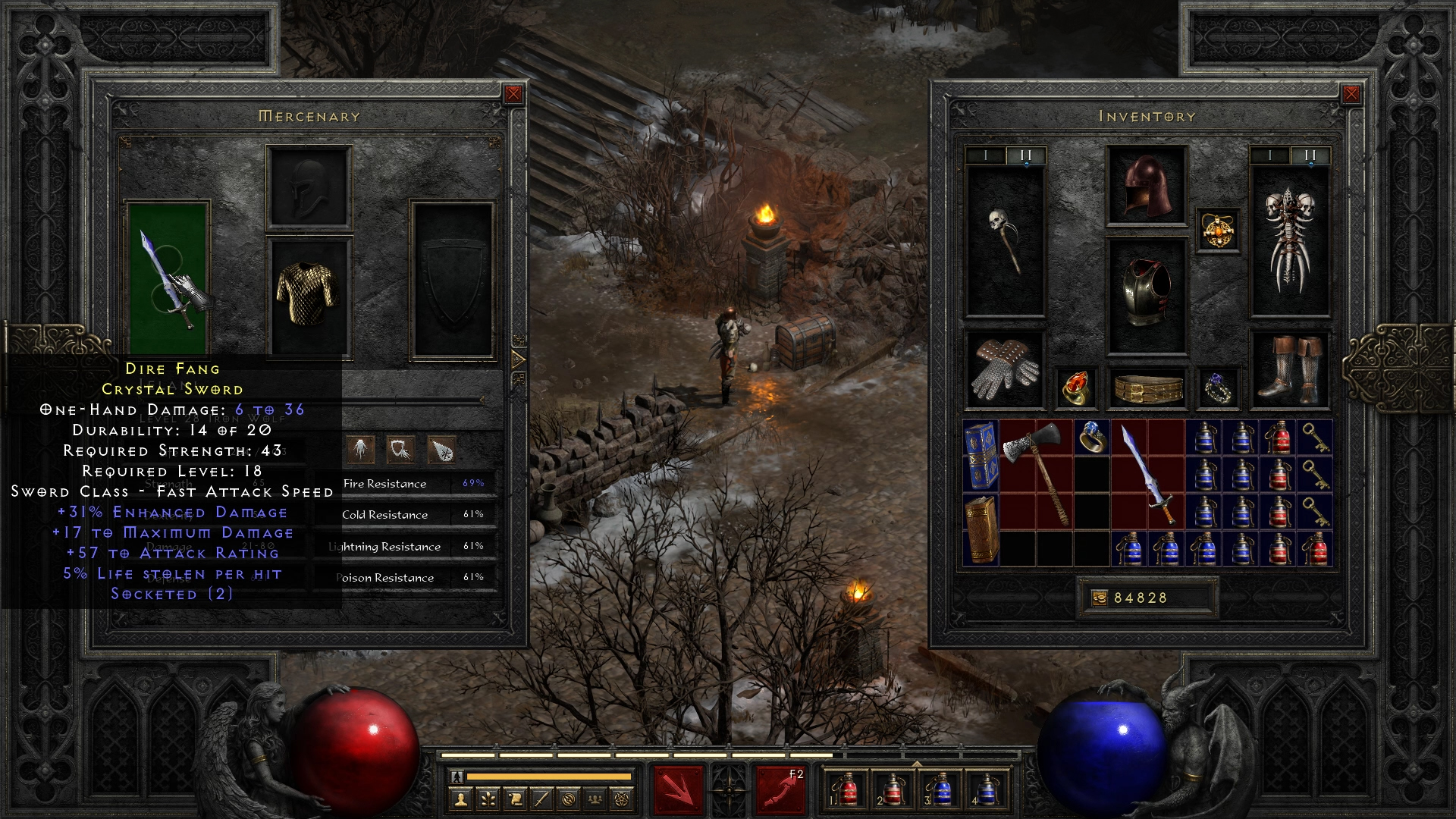Viewport: 1456px width, 819px height.
Task: Click the equipped breastplate armor
Action: tap(1147, 294)
